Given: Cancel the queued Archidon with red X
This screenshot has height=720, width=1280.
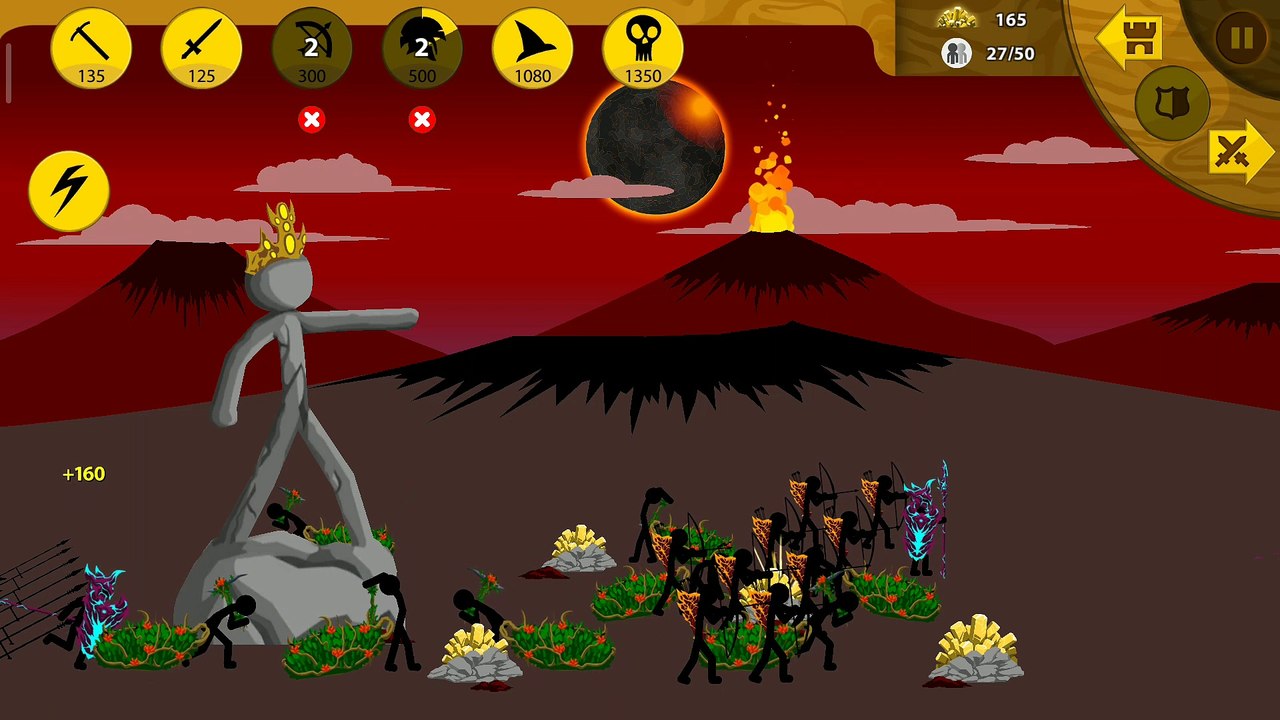Looking at the screenshot, I should [x=312, y=120].
